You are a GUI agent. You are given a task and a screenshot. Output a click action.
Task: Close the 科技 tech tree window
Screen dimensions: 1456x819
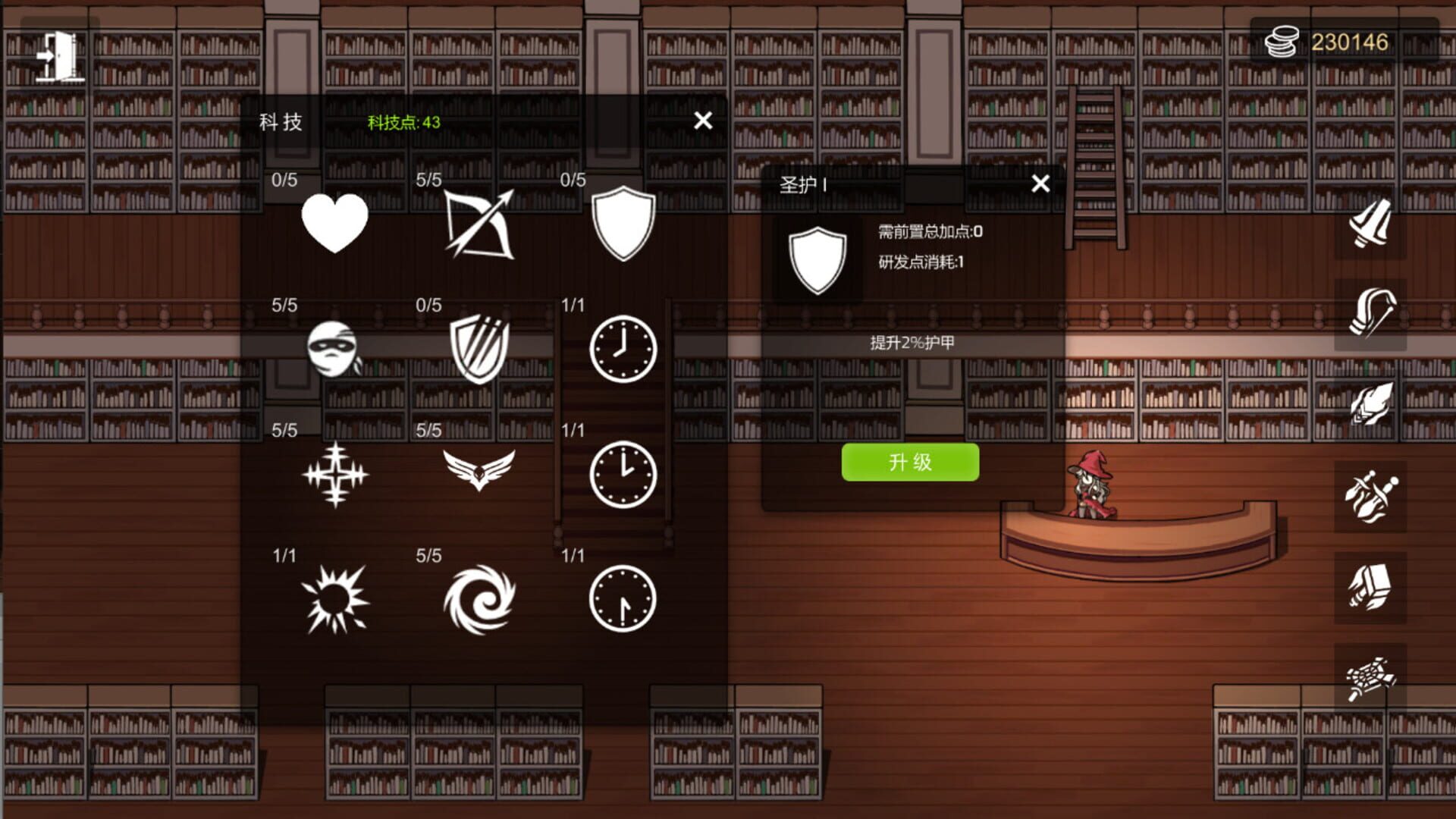coord(702,120)
